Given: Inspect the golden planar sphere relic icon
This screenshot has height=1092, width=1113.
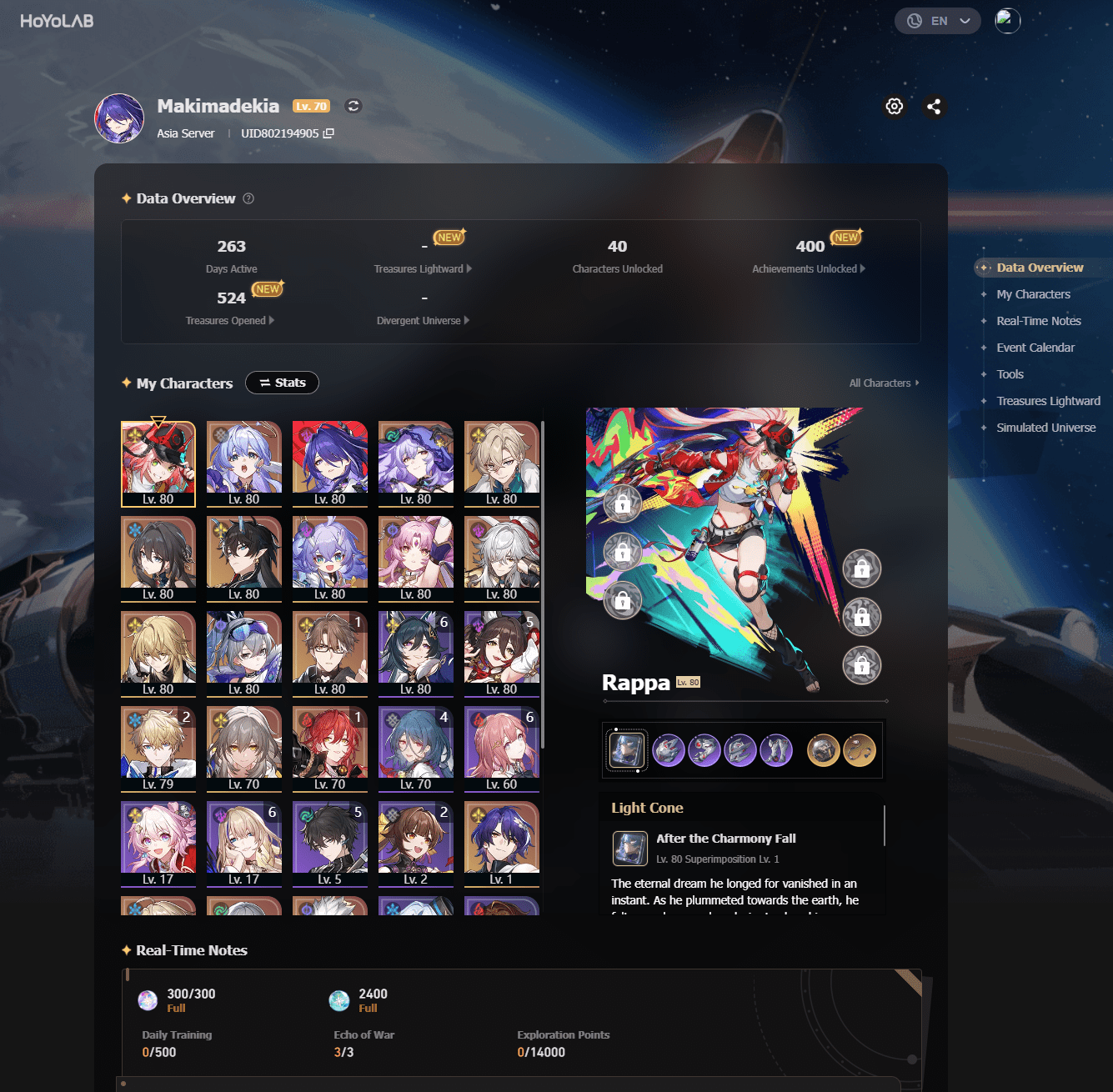Looking at the screenshot, I should pyautogui.click(x=824, y=749).
